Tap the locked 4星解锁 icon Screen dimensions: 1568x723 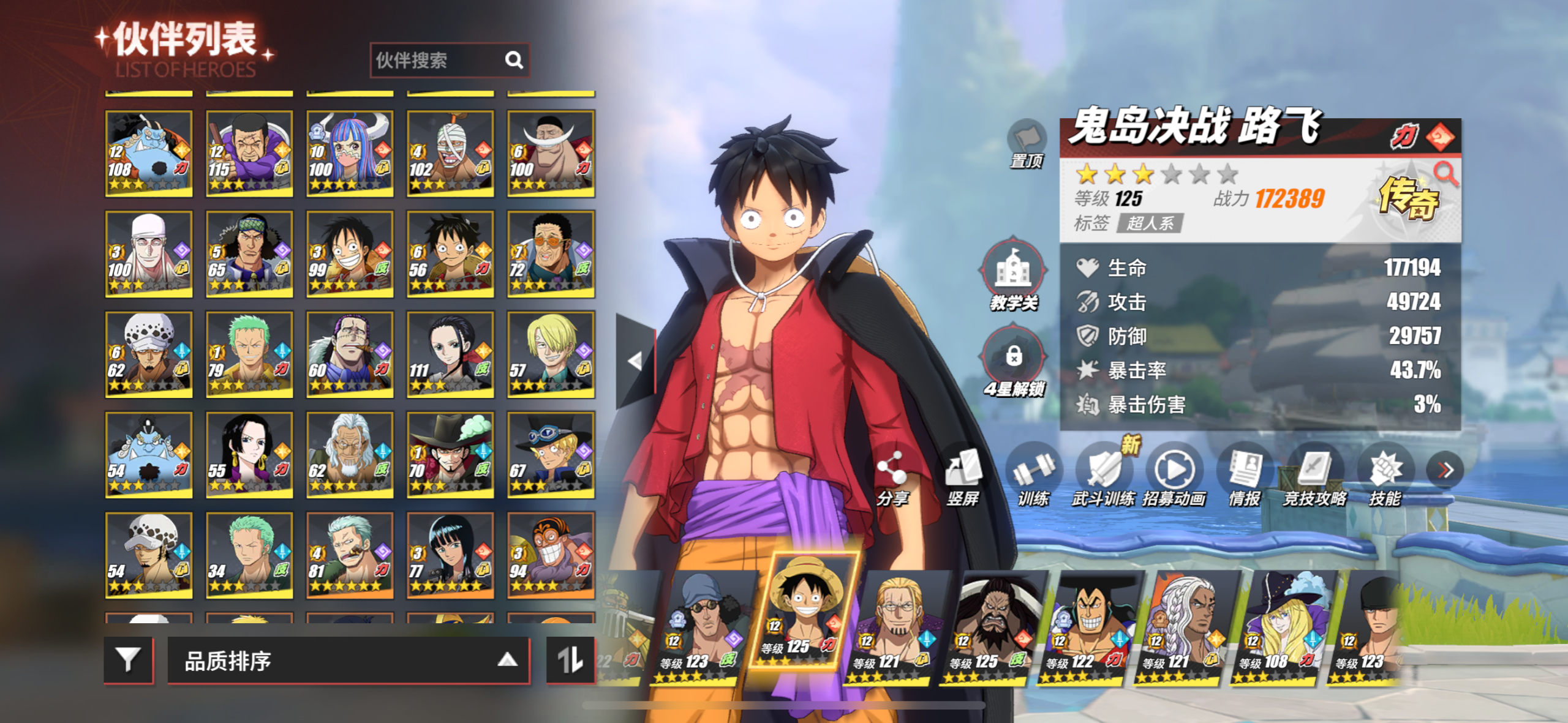coord(1014,361)
